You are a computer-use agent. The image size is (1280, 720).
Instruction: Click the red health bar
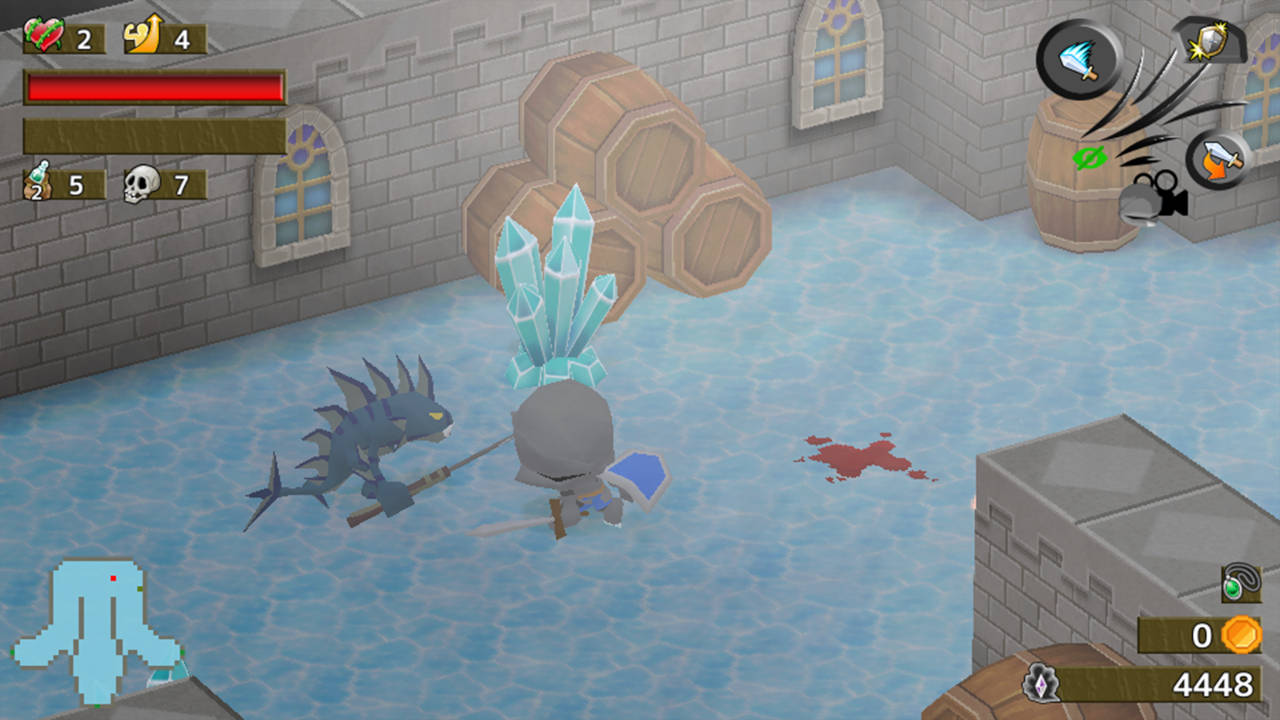tap(155, 88)
